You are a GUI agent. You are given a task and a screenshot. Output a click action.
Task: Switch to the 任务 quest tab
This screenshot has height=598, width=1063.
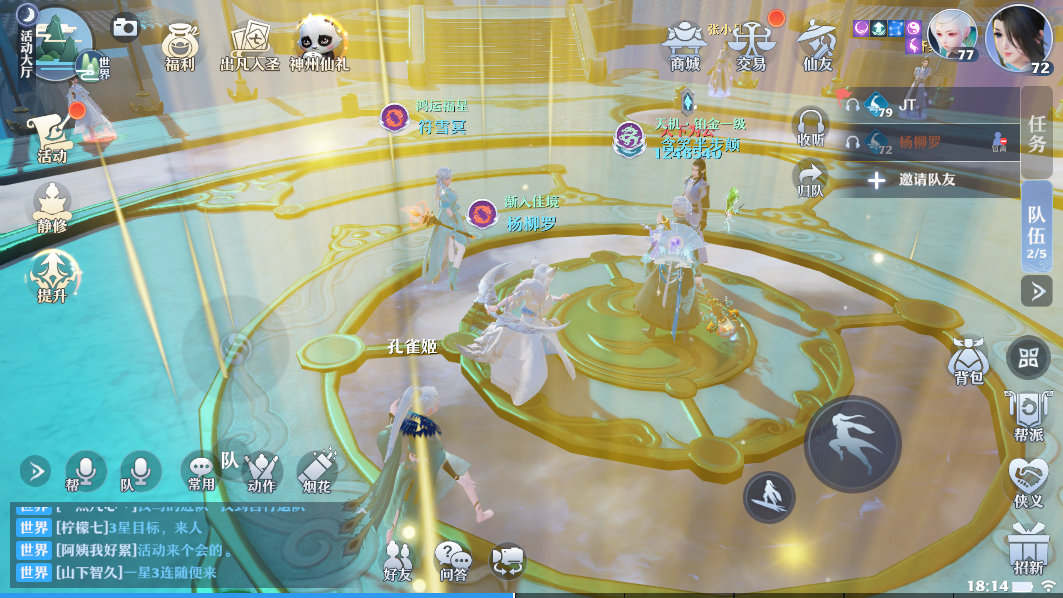pyautogui.click(x=1037, y=133)
